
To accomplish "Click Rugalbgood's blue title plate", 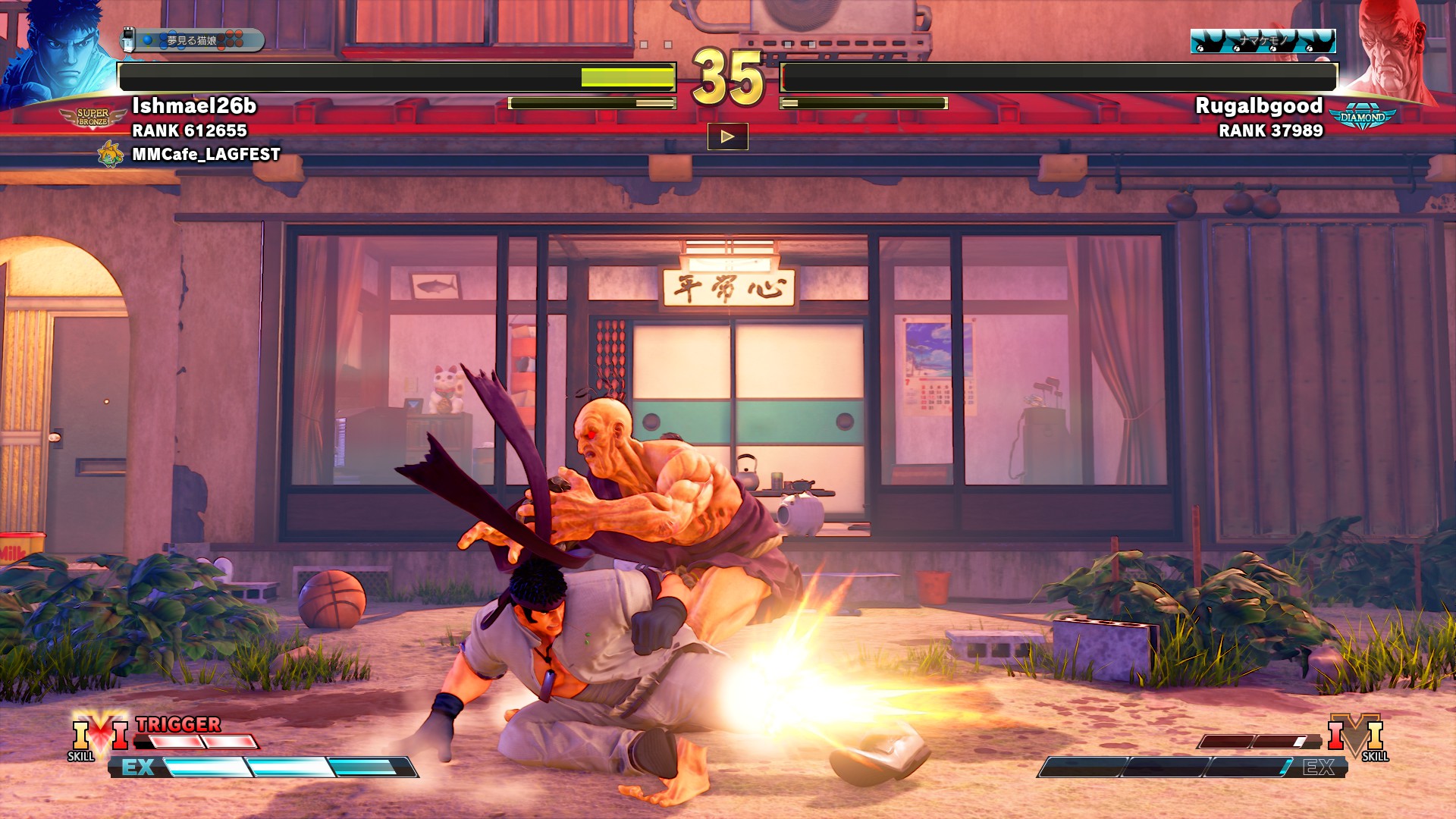I will point(1263,41).
